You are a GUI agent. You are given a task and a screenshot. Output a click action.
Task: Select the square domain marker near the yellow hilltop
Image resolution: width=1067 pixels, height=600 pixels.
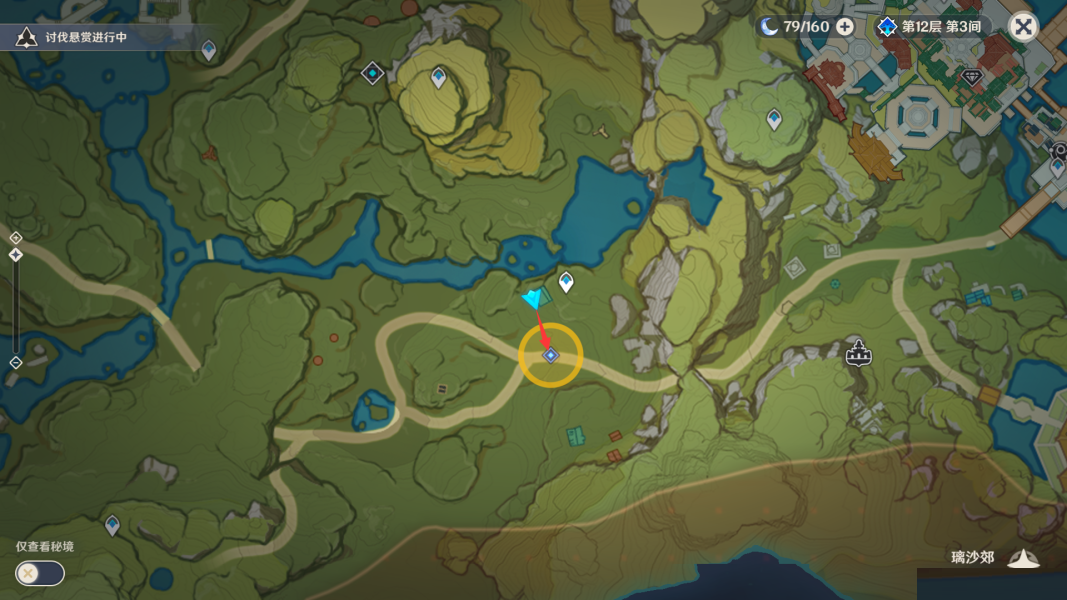point(373,73)
